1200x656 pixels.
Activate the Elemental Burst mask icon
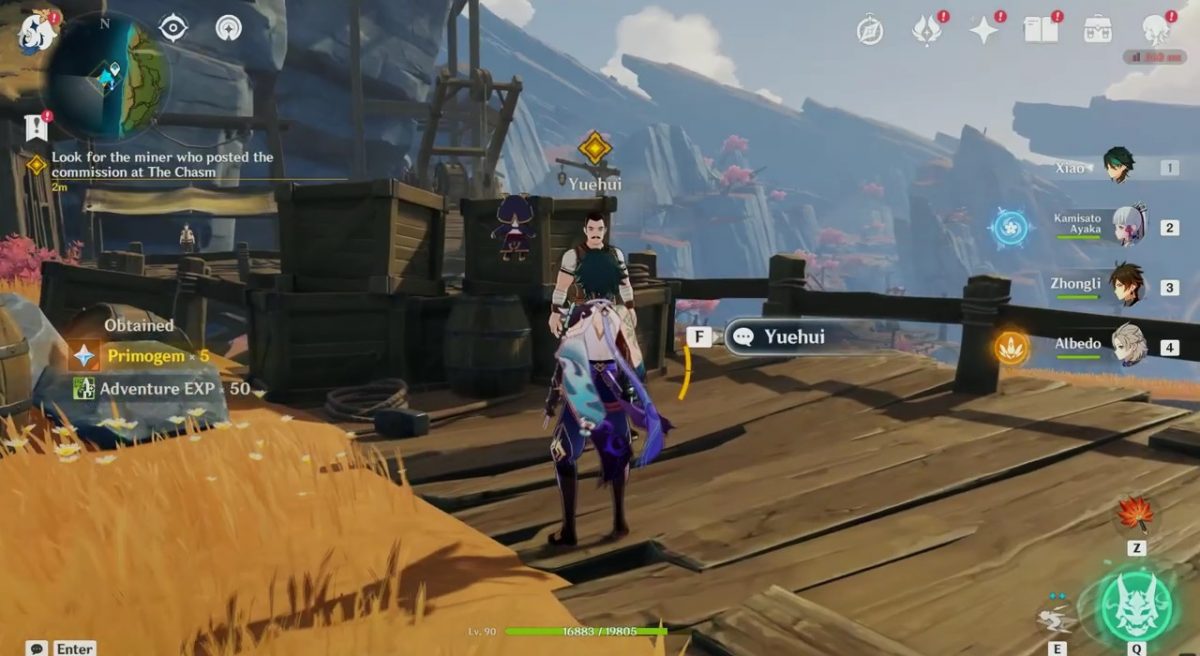click(x=1136, y=605)
